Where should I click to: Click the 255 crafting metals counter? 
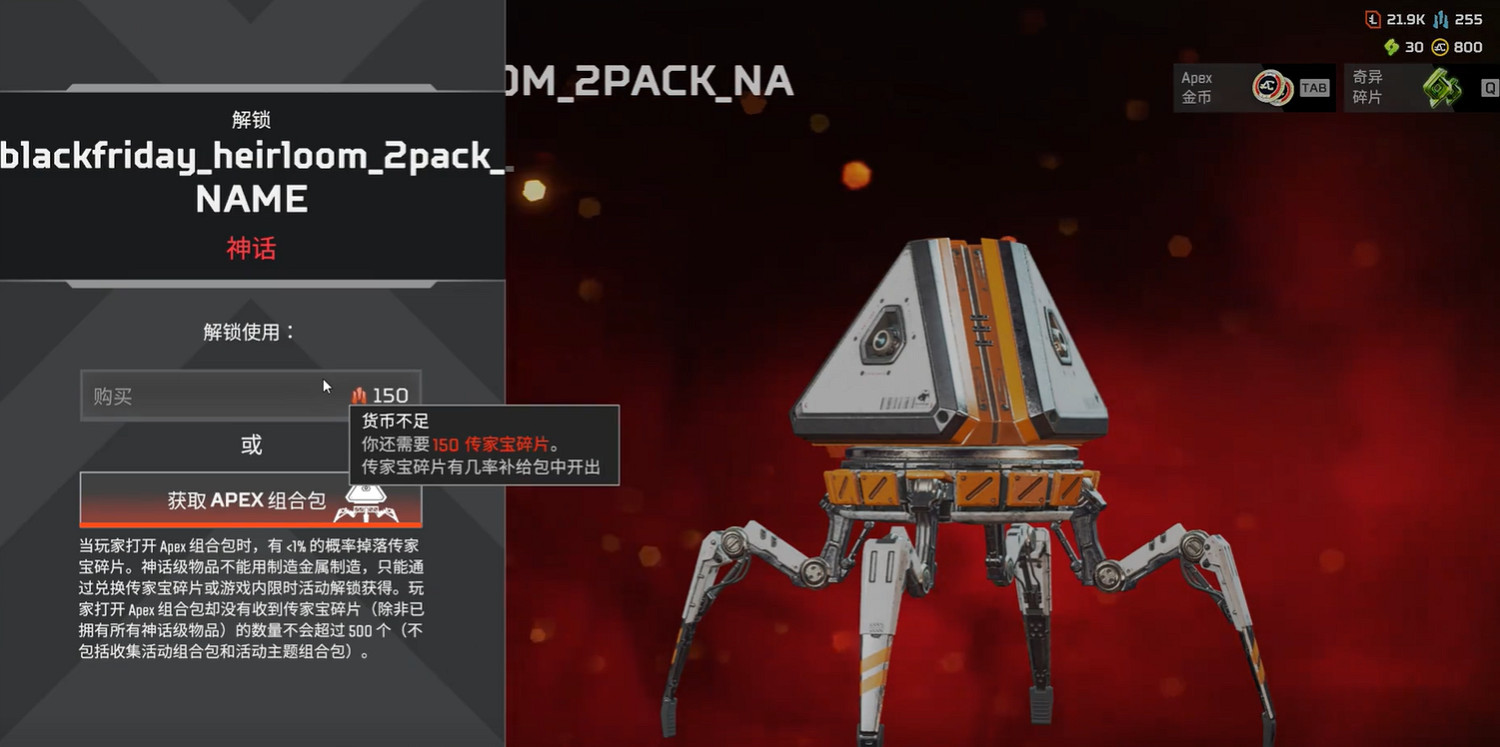[x=1467, y=19]
